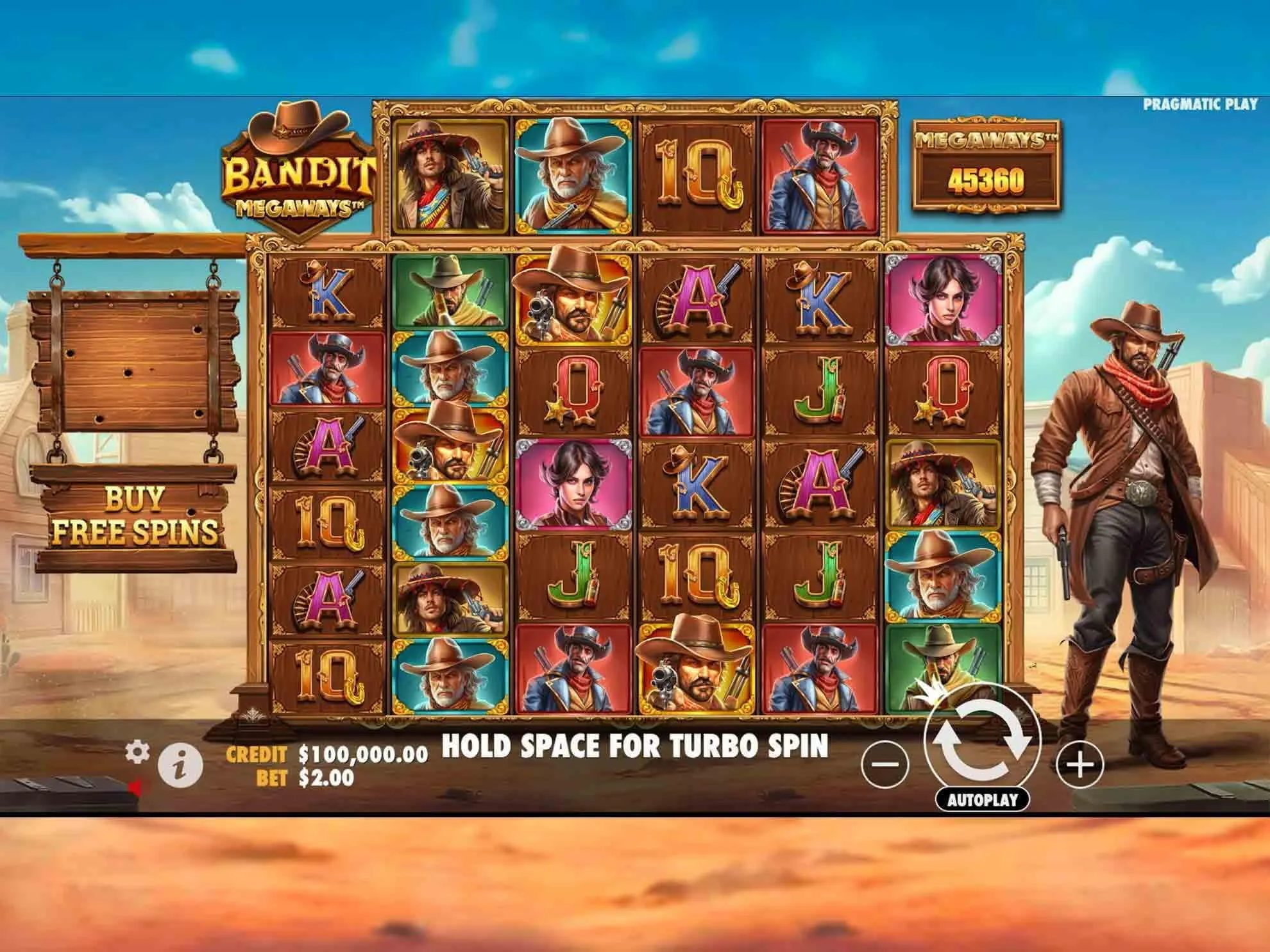Toggle the red speaker sound icon
Image resolution: width=1270 pixels, height=952 pixels.
pyautogui.click(x=135, y=787)
